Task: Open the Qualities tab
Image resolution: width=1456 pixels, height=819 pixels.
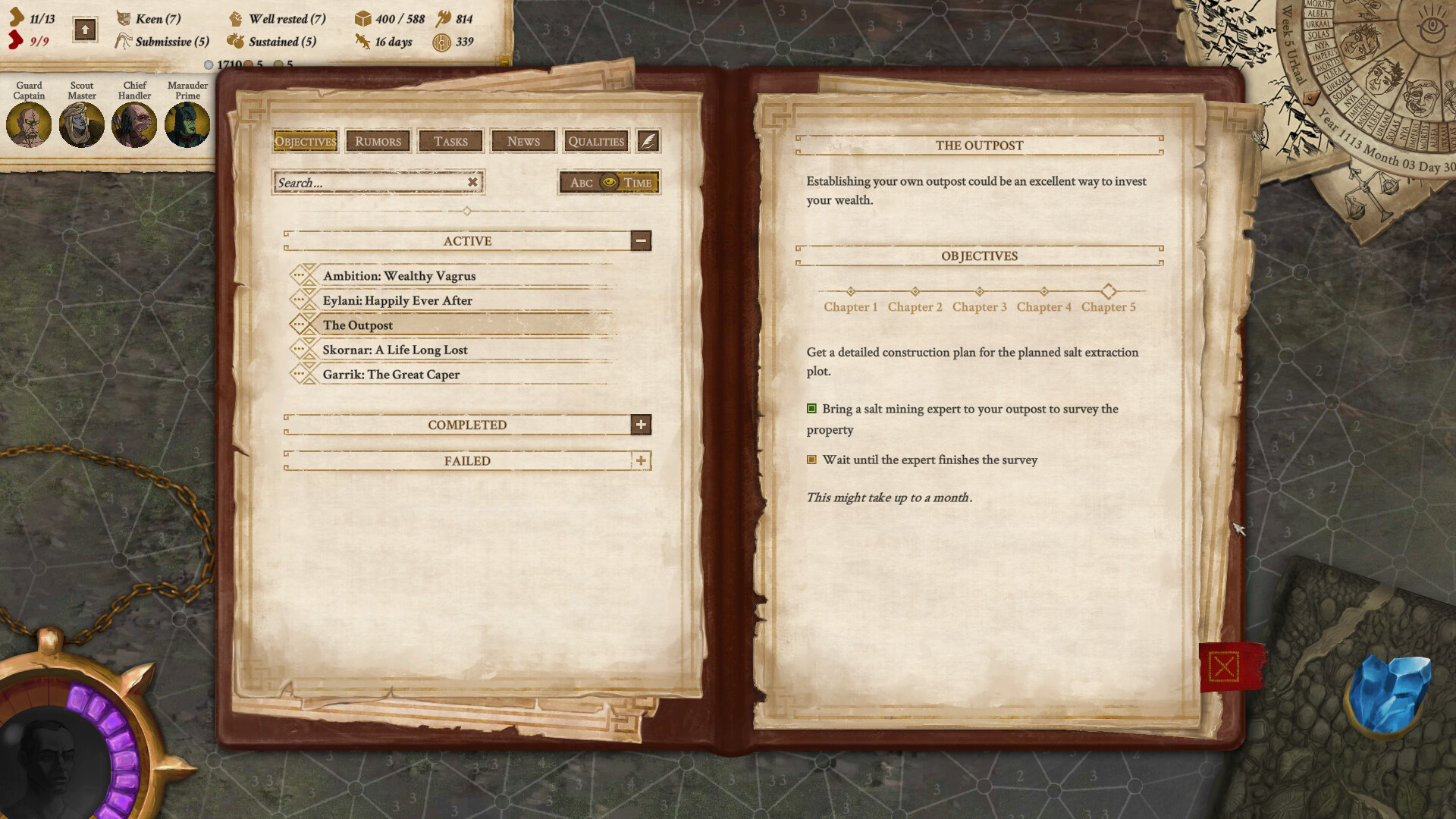Action: 596,141
